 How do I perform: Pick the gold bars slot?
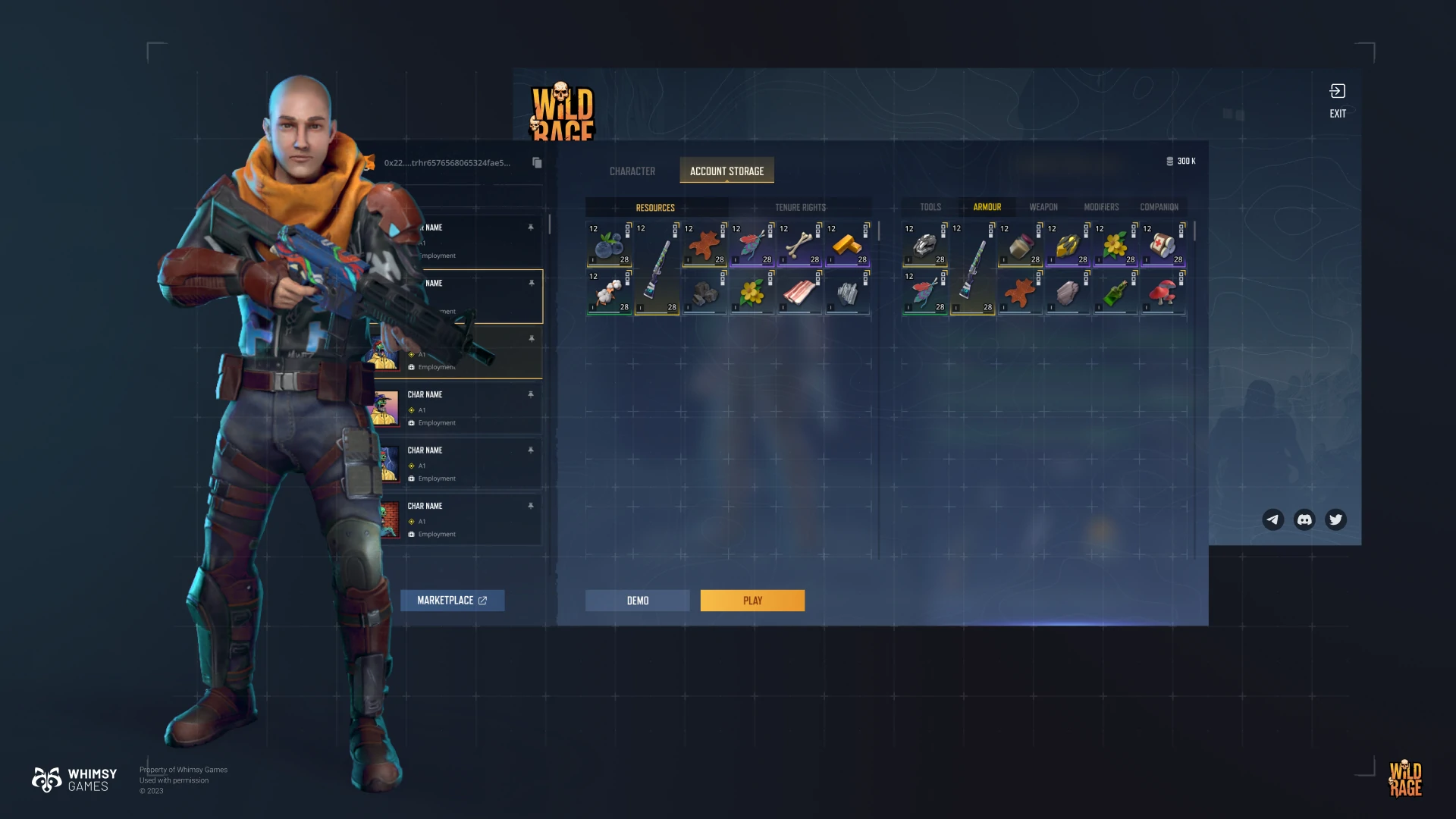point(847,244)
